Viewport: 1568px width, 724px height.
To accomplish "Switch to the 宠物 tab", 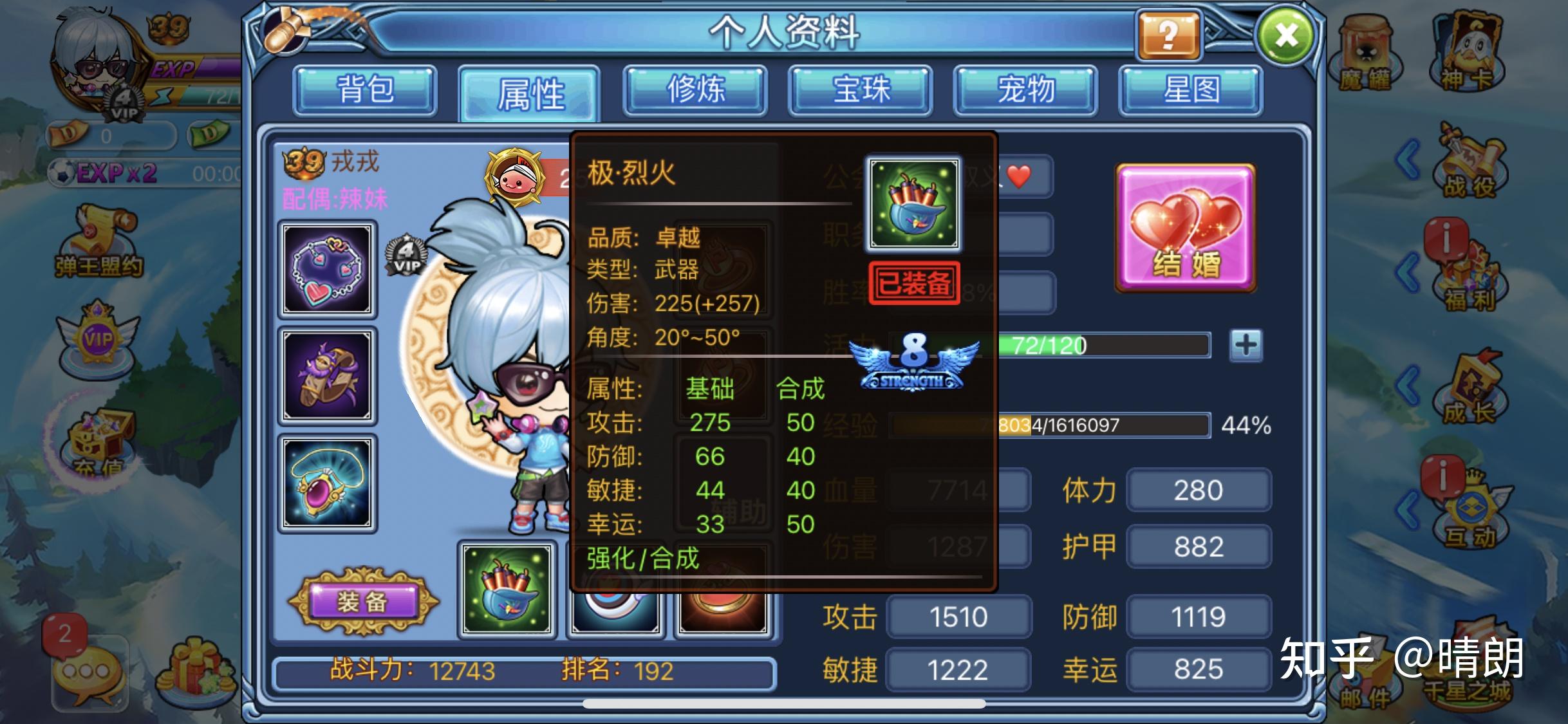I will click(x=1026, y=91).
